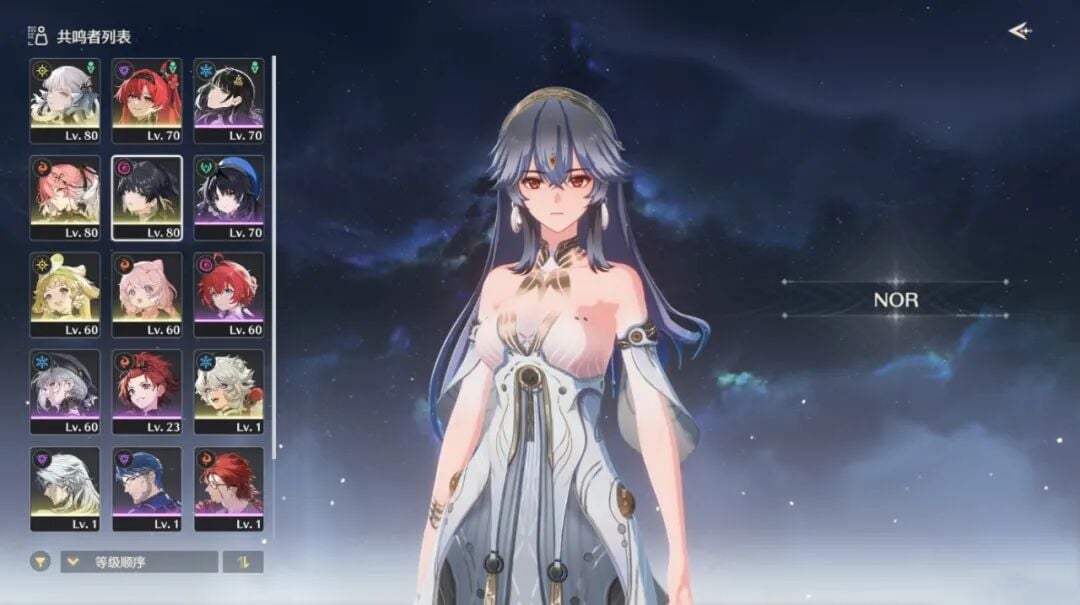The height and width of the screenshot is (605, 1080).
Task: Open the resonator filter funnel button
Action: (x=40, y=562)
